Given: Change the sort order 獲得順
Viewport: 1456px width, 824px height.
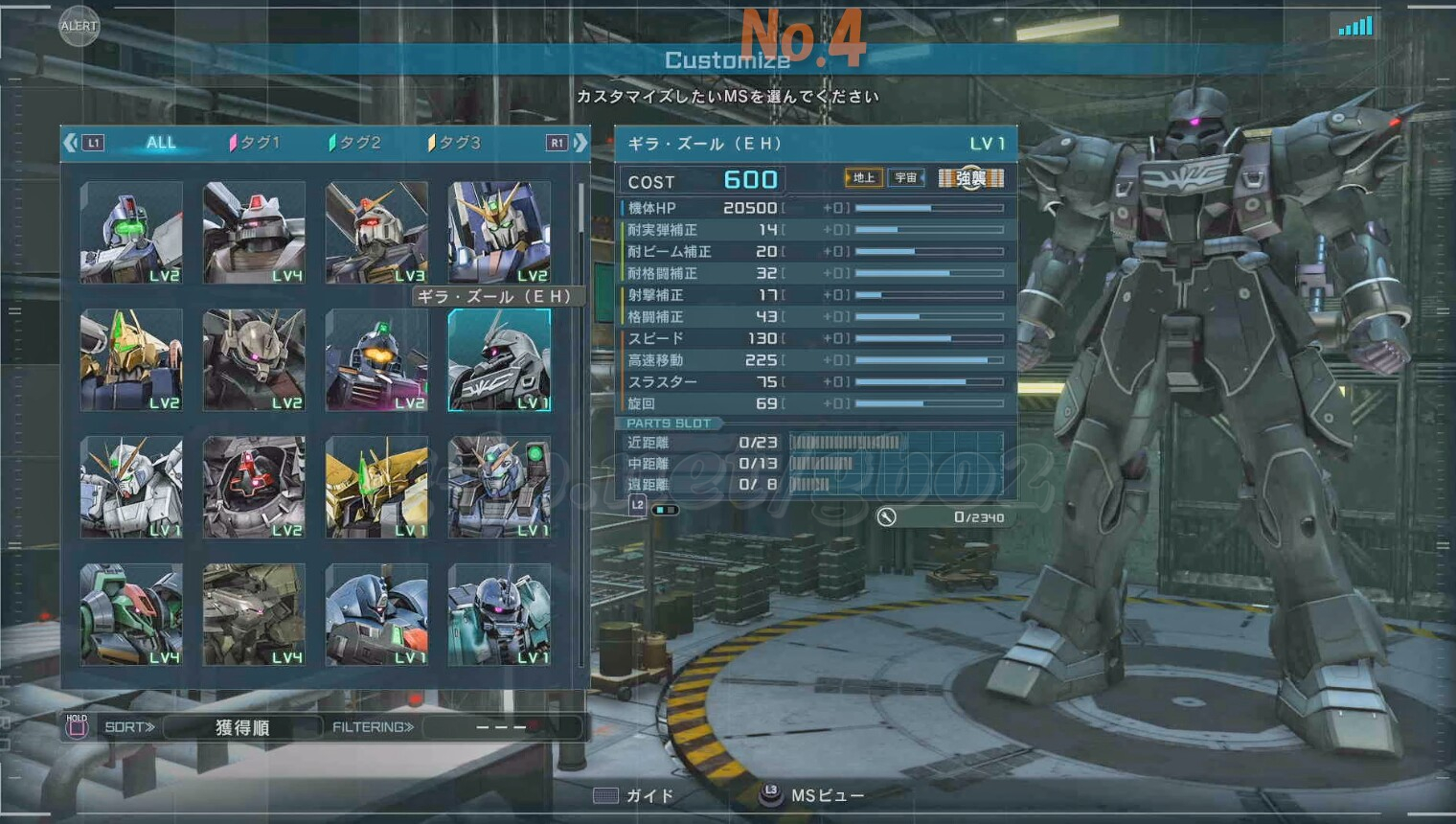Looking at the screenshot, I should pyautogui.click(x=241, y=727).
